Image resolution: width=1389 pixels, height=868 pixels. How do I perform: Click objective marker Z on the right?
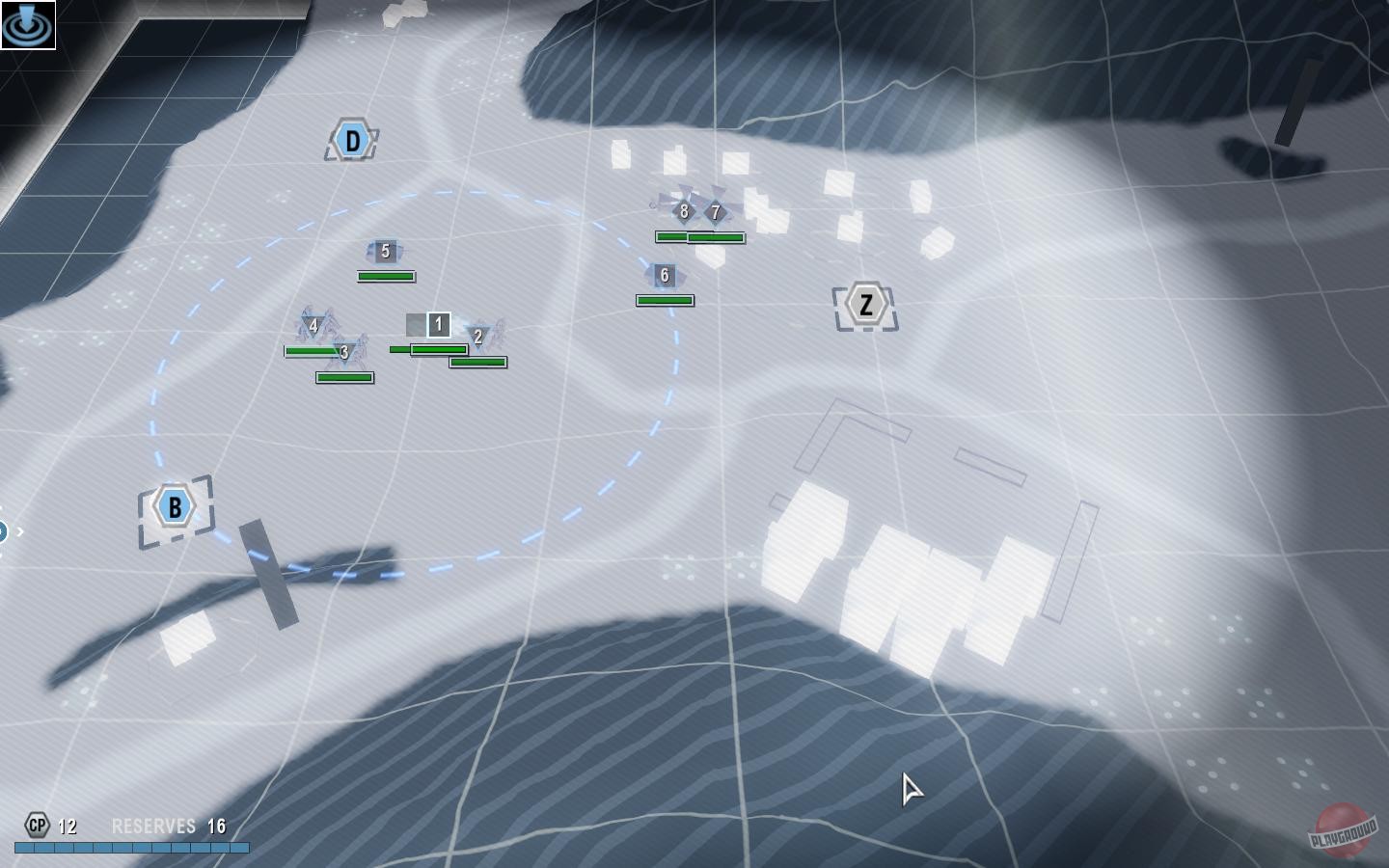pyautogui.click(x=866, y=303)
